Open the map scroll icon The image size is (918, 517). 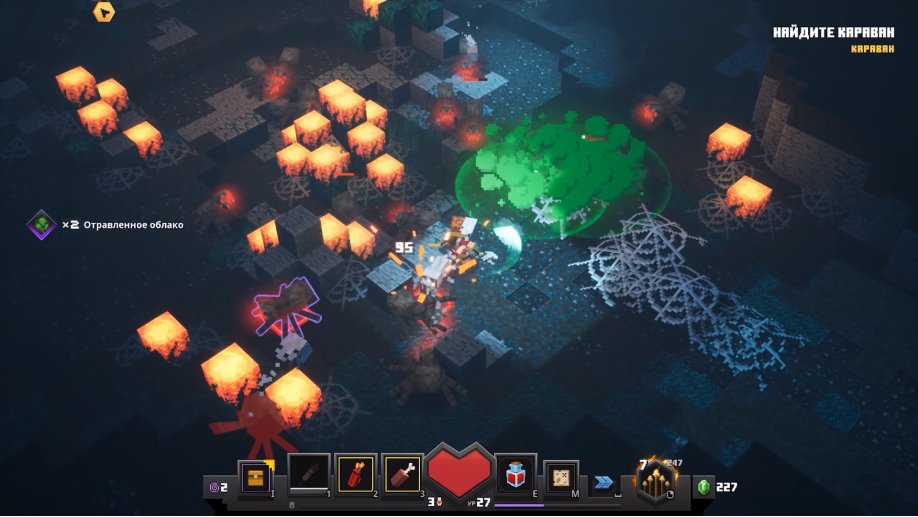pyautogui.click(x=561, y=475)
